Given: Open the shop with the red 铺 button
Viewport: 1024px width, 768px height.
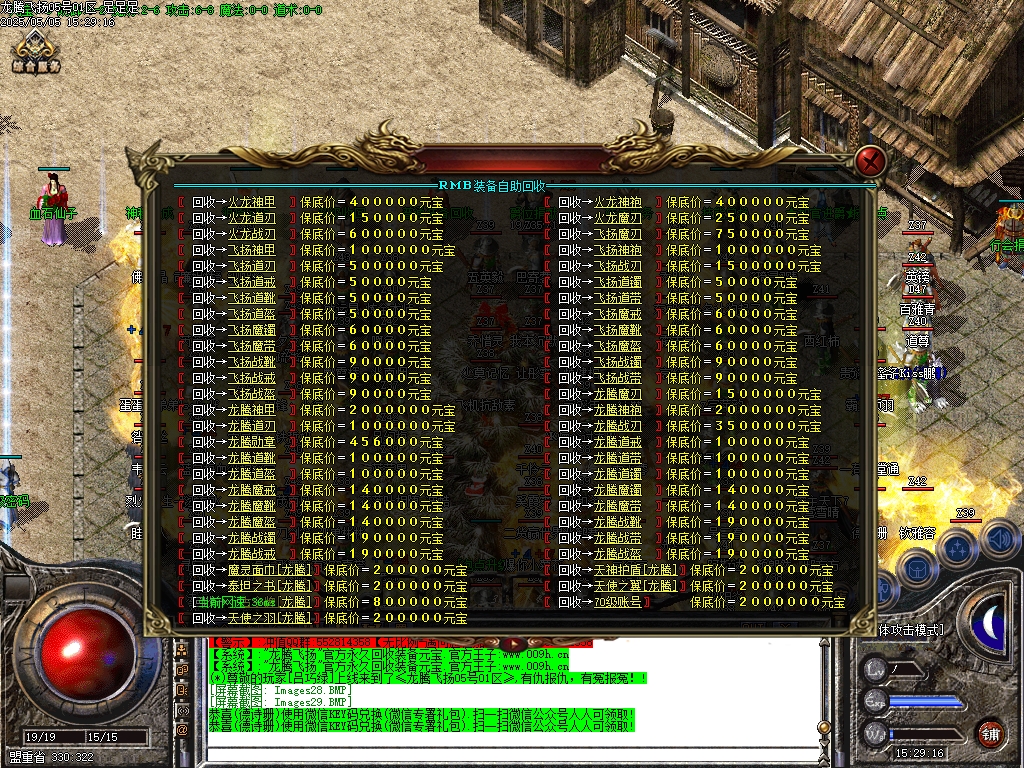Looking at the screenshot, I should pos(990,732).
